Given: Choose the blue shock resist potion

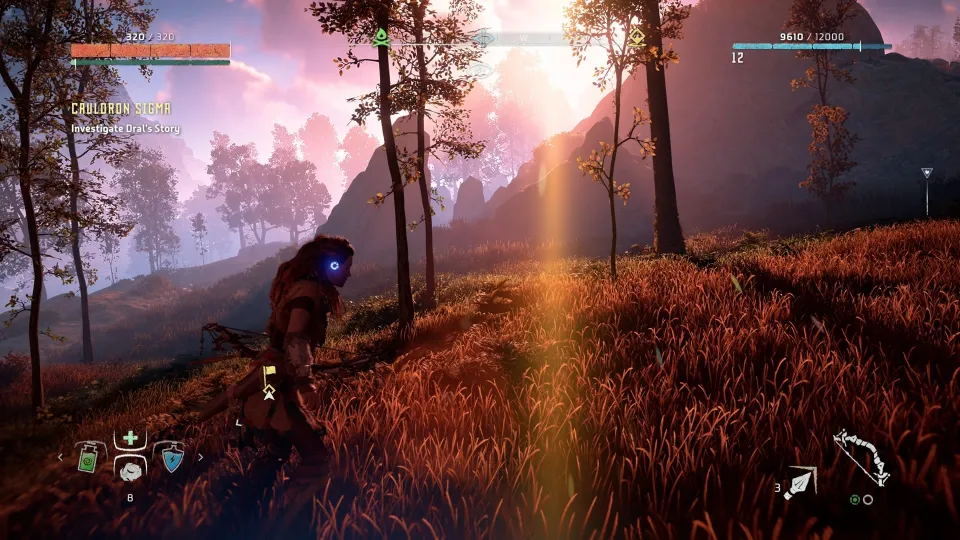Looking at the screenshot, I should click(x=171, y=457).
